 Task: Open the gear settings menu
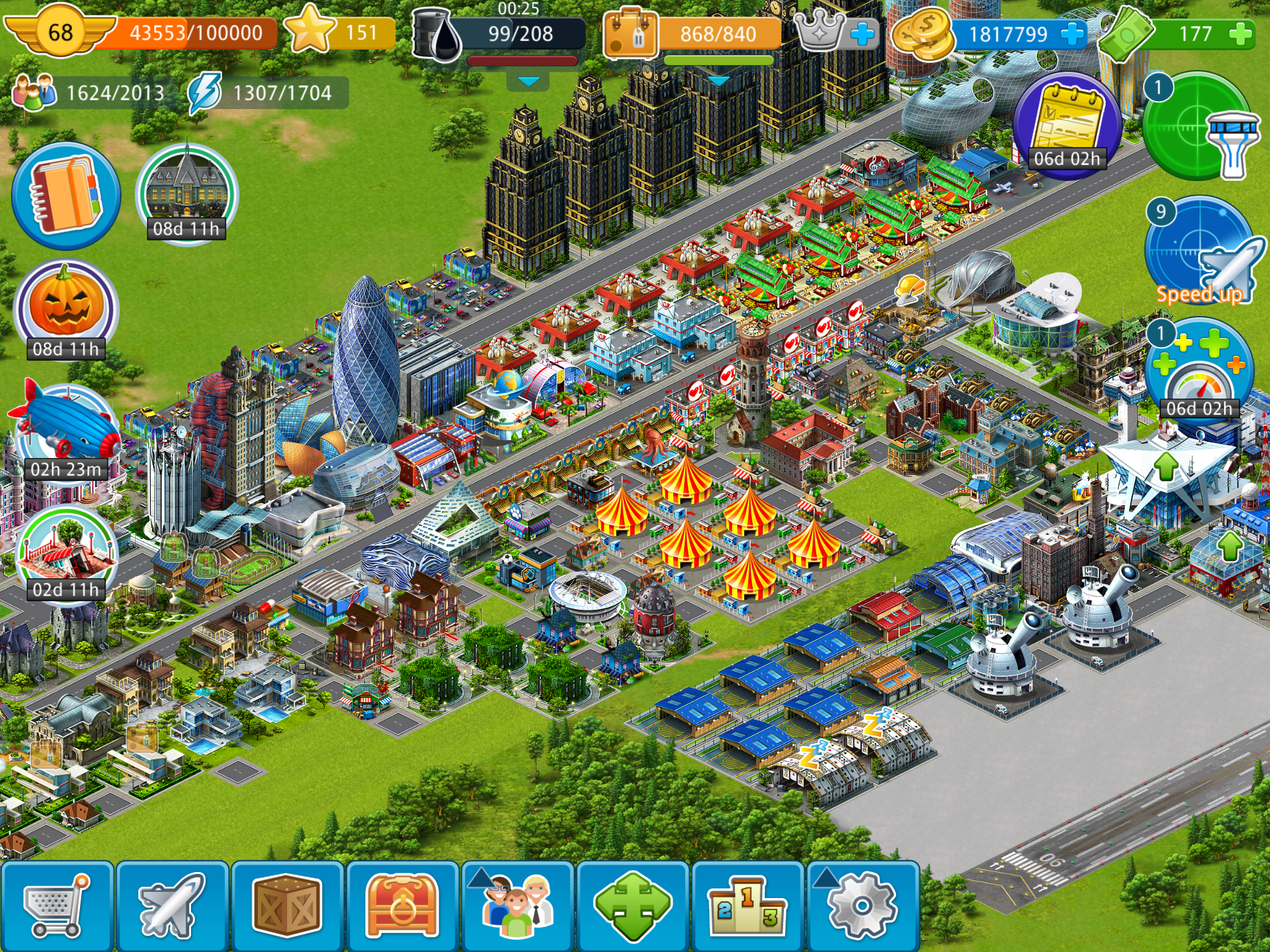click(863, 906)
